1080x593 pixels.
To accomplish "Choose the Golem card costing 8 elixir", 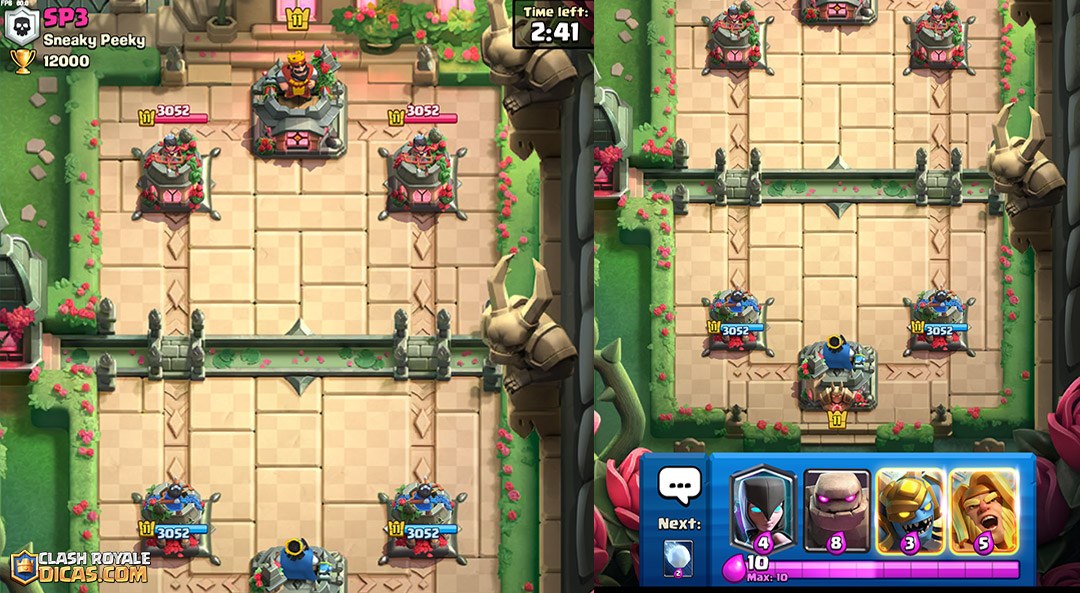I will pyautogui.click(x=837, y=509).
